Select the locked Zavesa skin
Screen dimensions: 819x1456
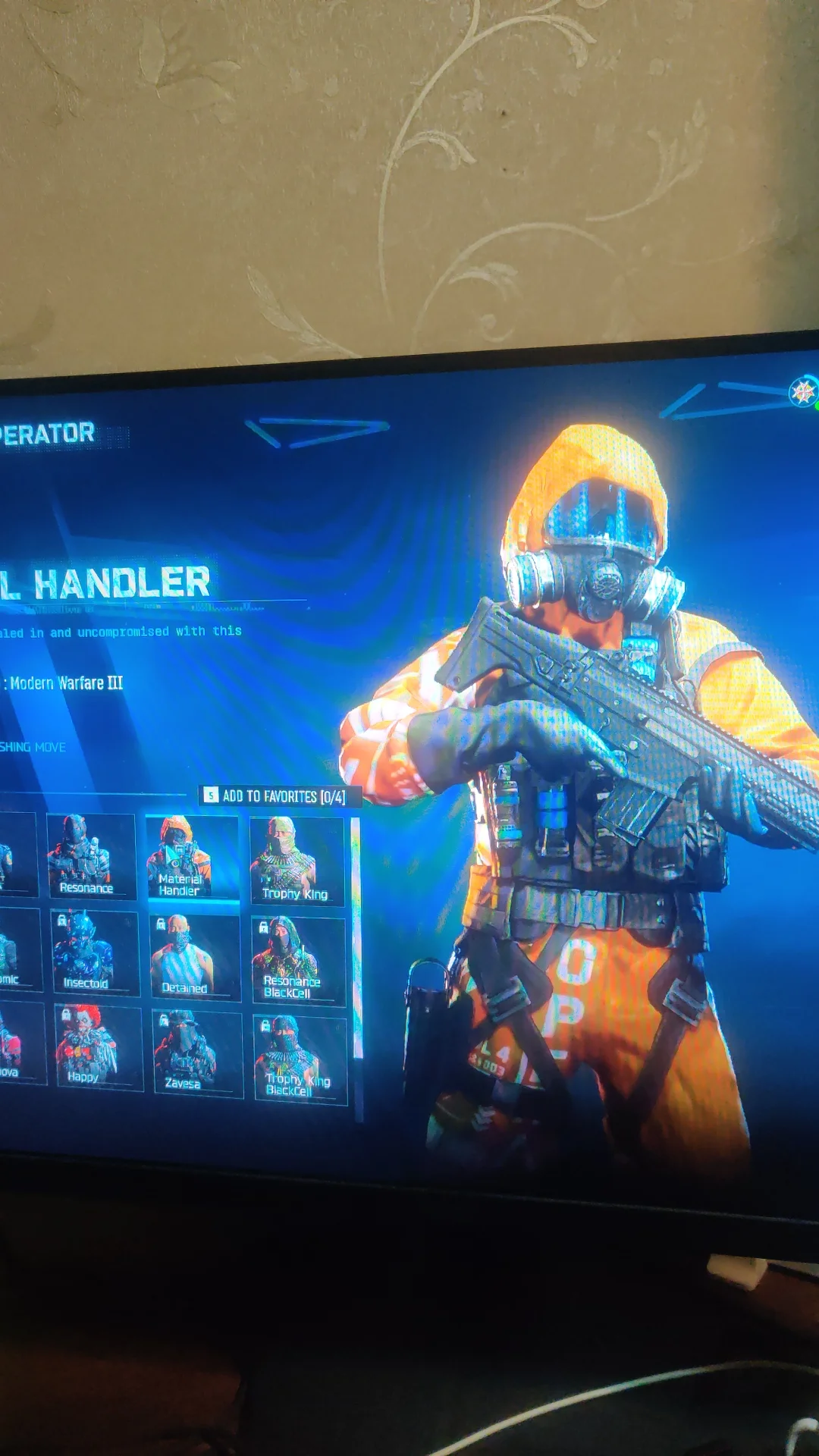click(x=197, y=1053)
